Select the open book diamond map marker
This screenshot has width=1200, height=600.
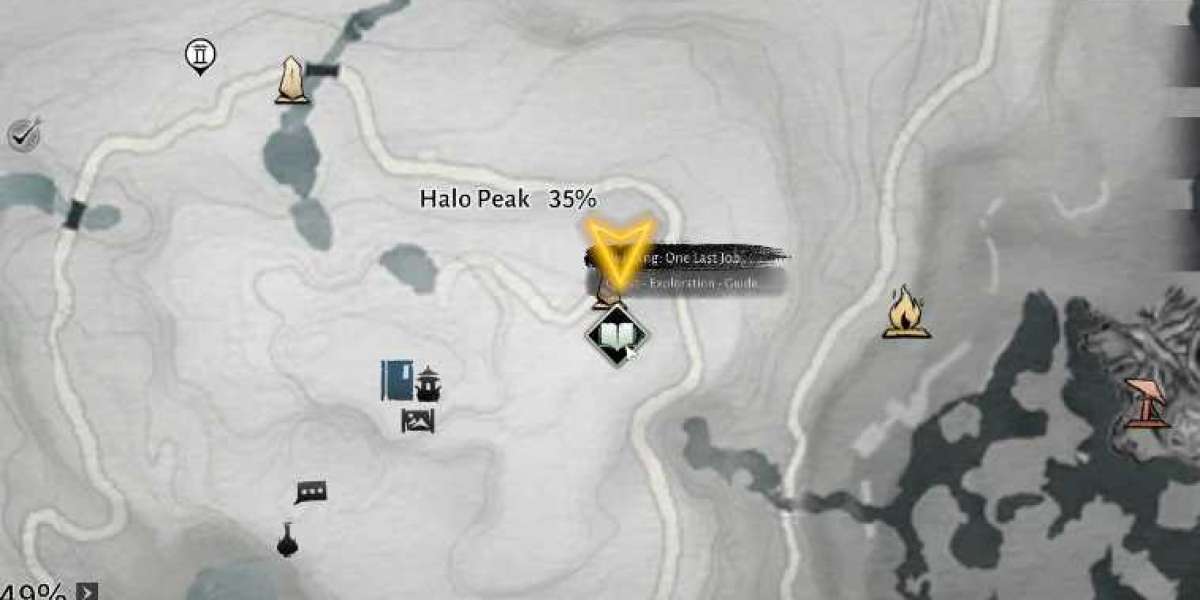[616, 336]
